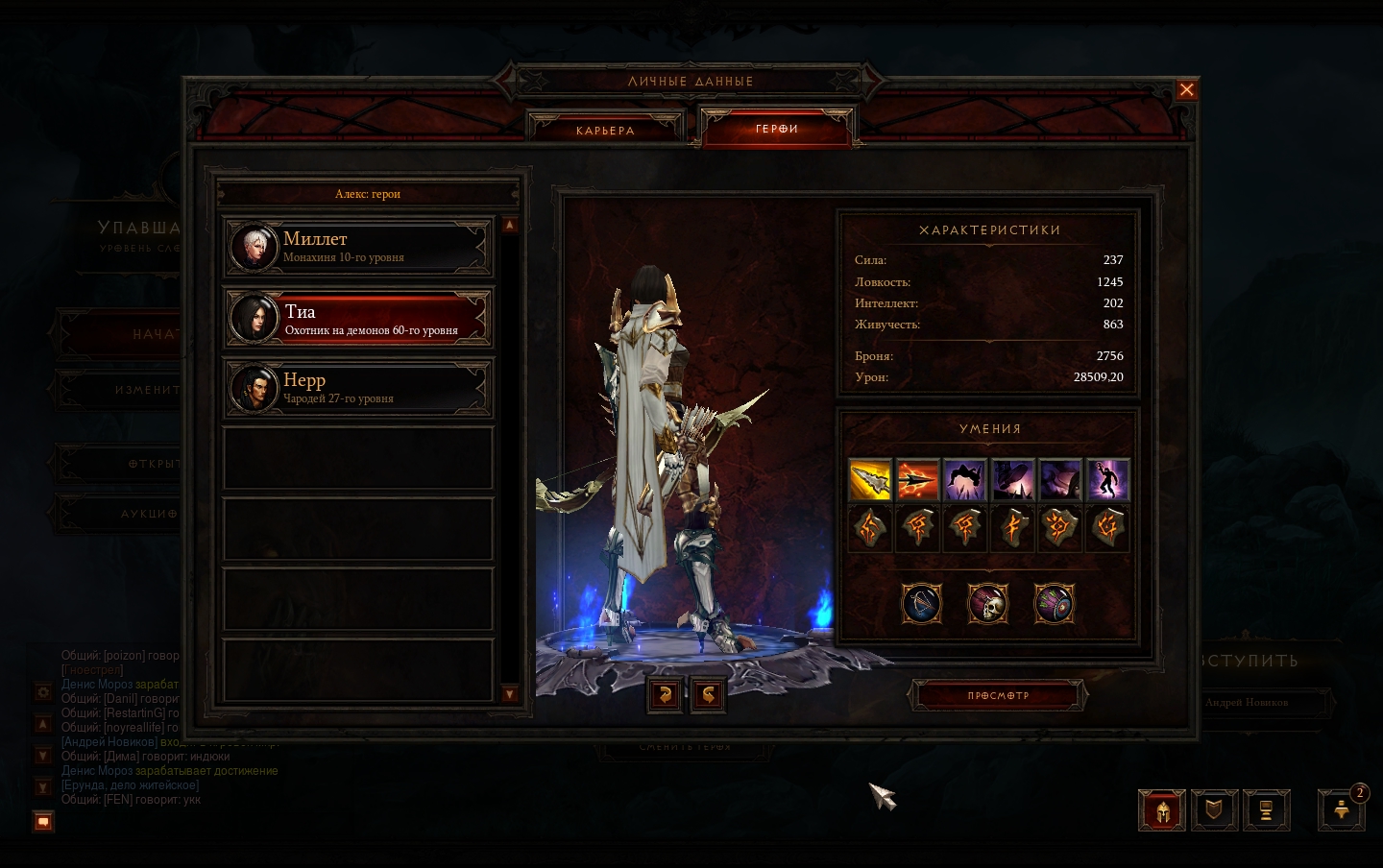Image resolution: width=1383 pixels, height=868 pixels.
Task: Open the Герои tab
Action: click(777, 129)
